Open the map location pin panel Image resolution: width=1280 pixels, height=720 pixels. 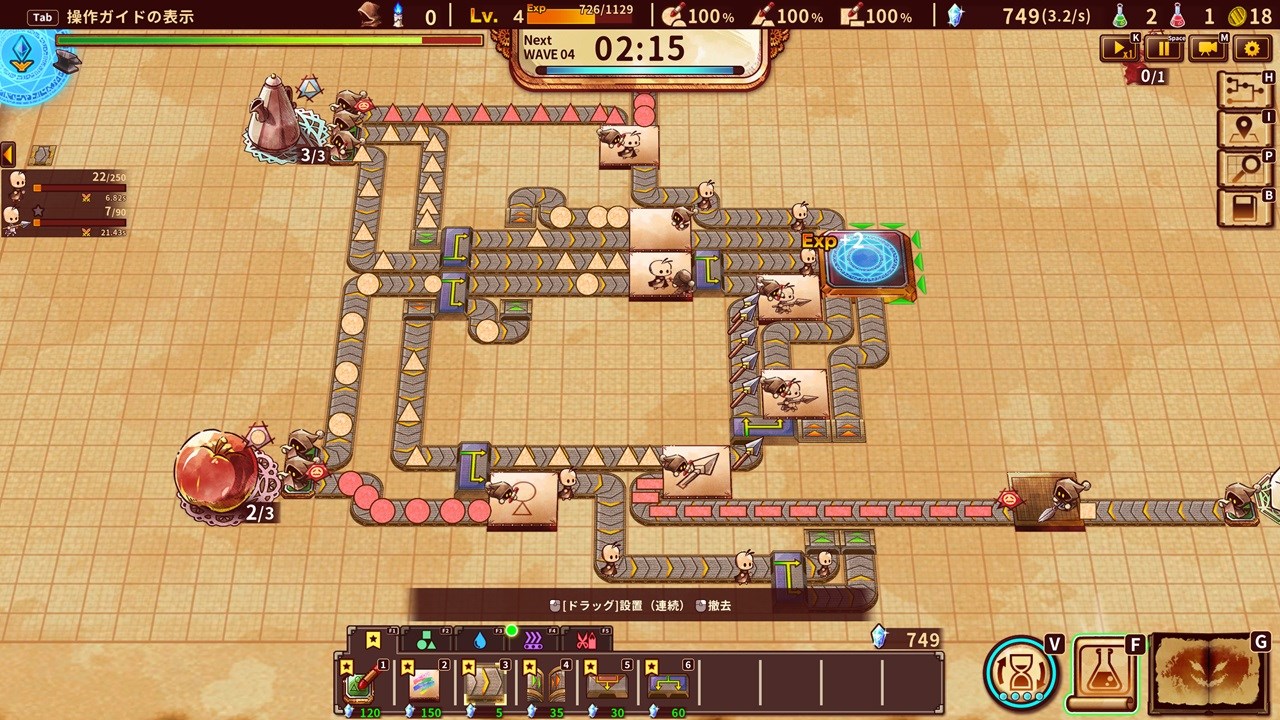coord(1245,130)
